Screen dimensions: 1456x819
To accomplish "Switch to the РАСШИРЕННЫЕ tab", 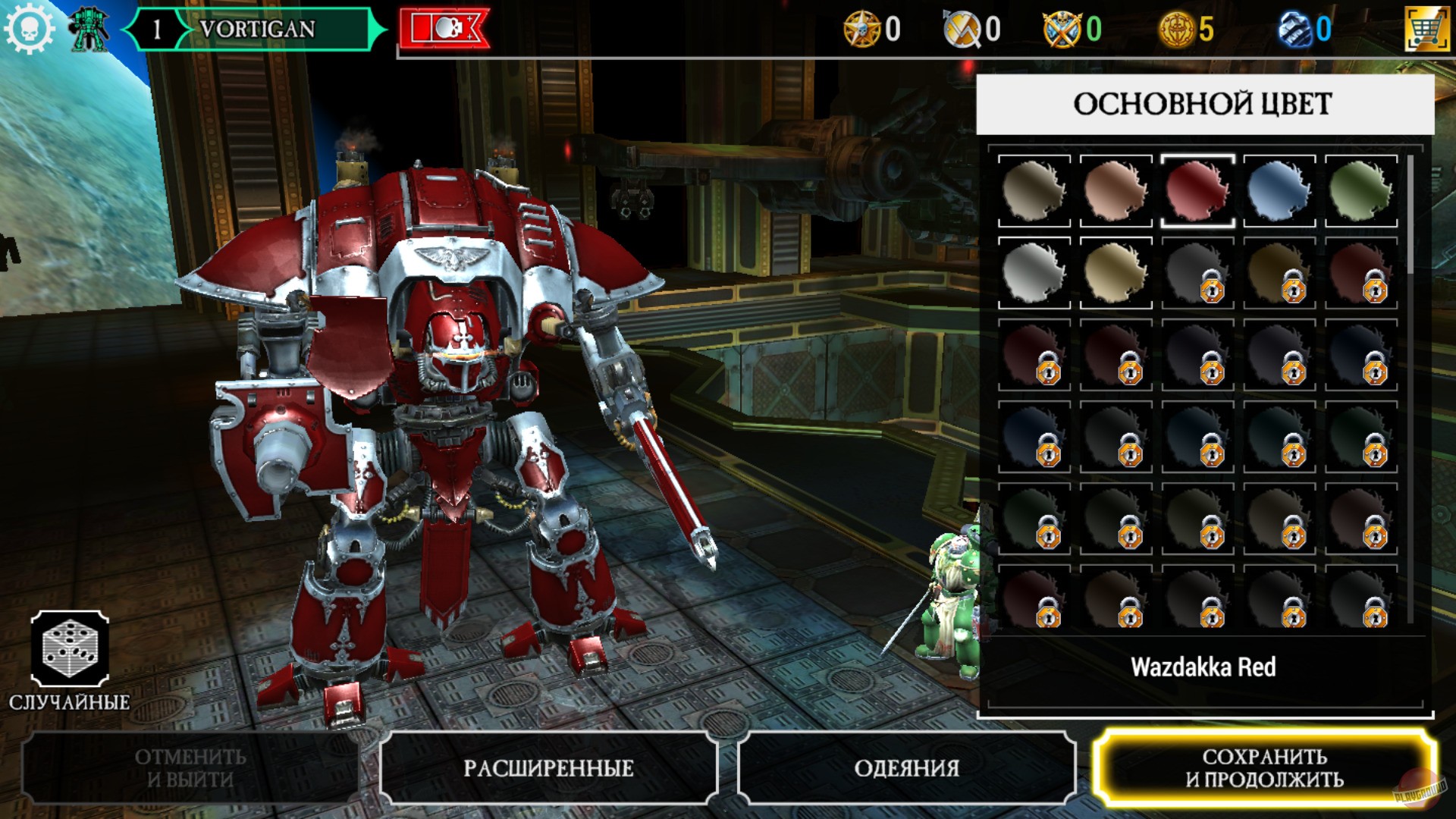I will (x=550, y=768).
